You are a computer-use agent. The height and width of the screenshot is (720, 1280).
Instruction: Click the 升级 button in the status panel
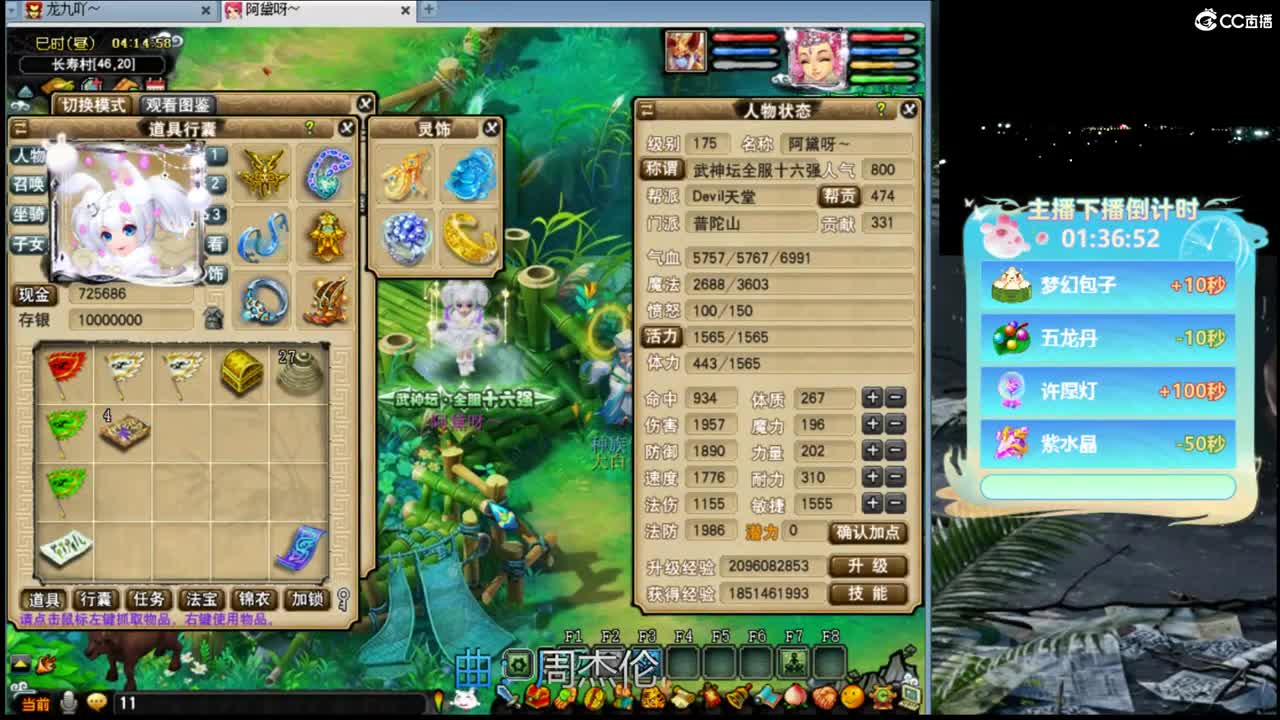(x=869, y=566)
